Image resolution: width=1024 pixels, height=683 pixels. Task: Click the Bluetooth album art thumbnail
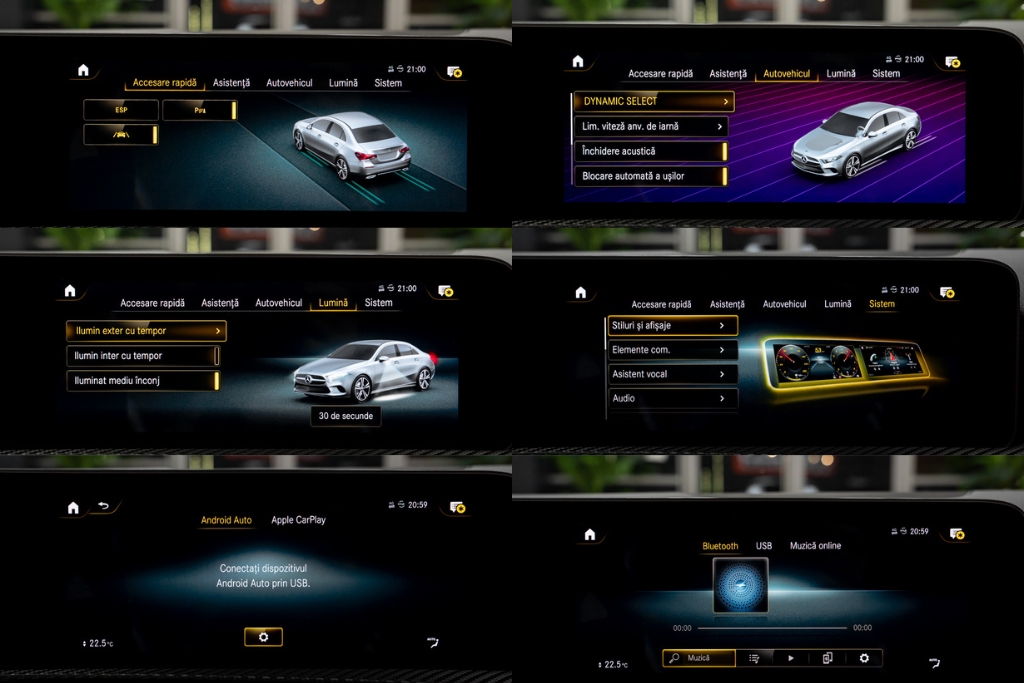tap(740, 586)
